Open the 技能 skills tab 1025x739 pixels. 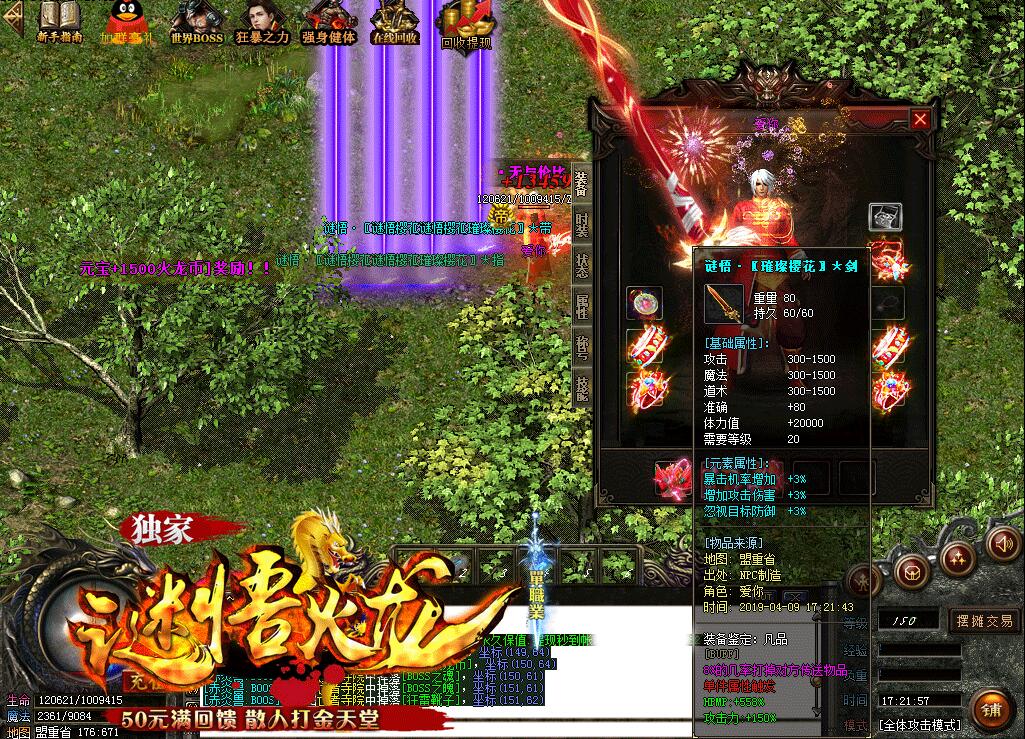coord(582,385)
